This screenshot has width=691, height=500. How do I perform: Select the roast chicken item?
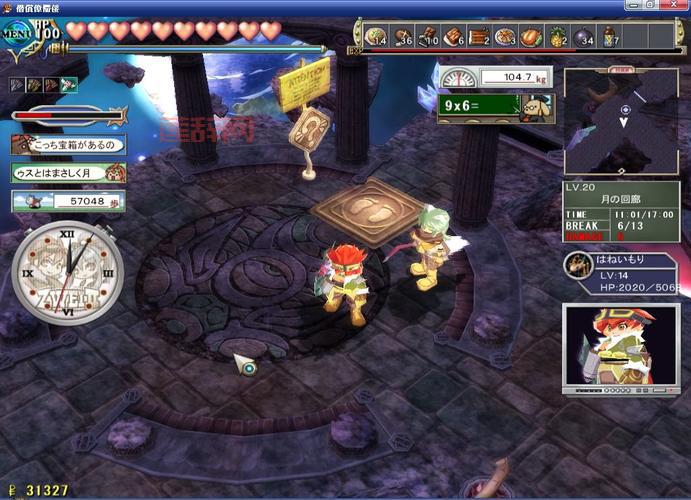[x=530, y=37]
